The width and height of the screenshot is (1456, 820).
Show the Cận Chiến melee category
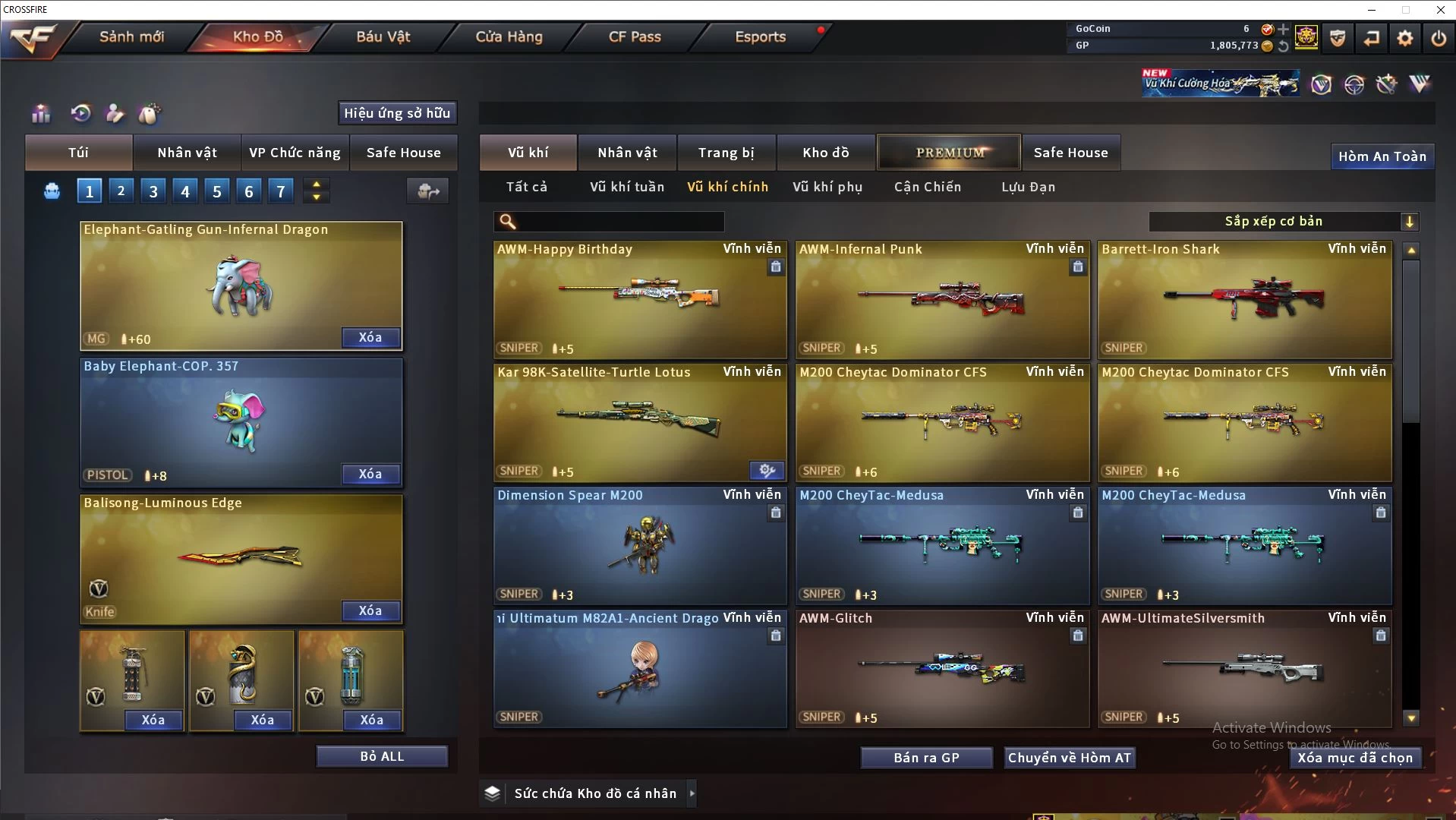(x=927, y=187)
